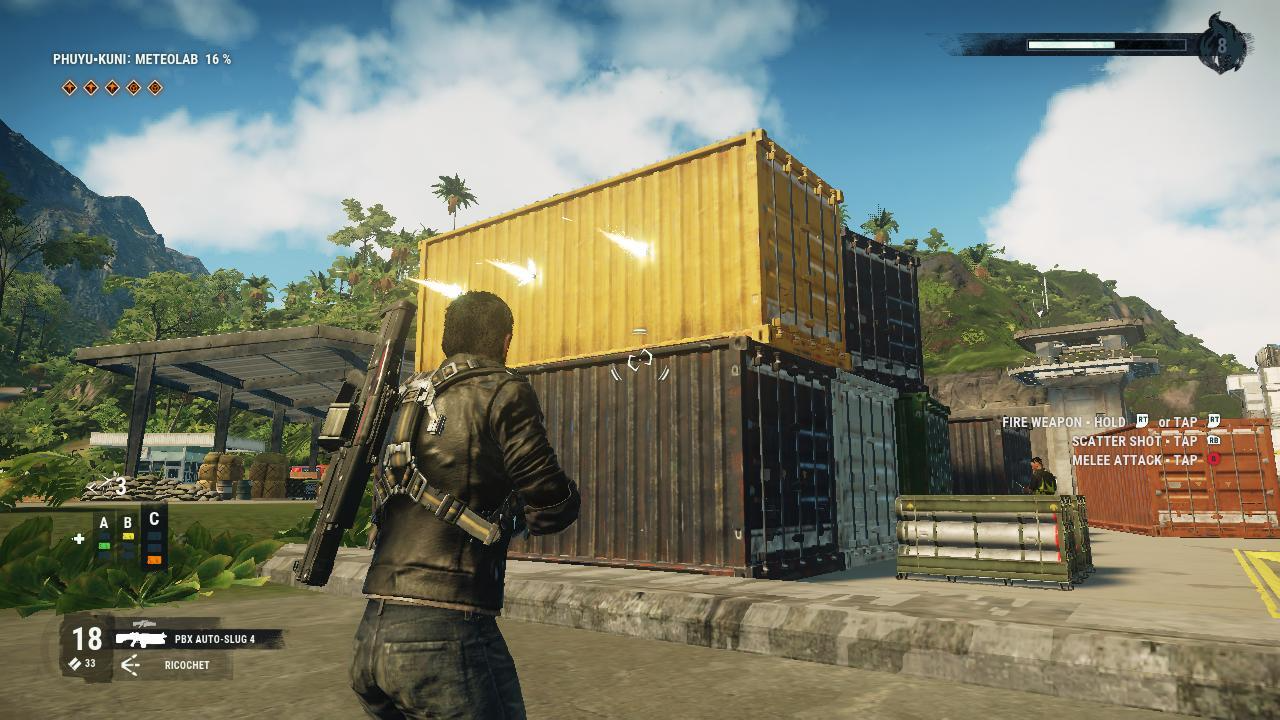Activate the Ricochet secondary fire
1280x720 pixels.
click(x=186, y=665)
